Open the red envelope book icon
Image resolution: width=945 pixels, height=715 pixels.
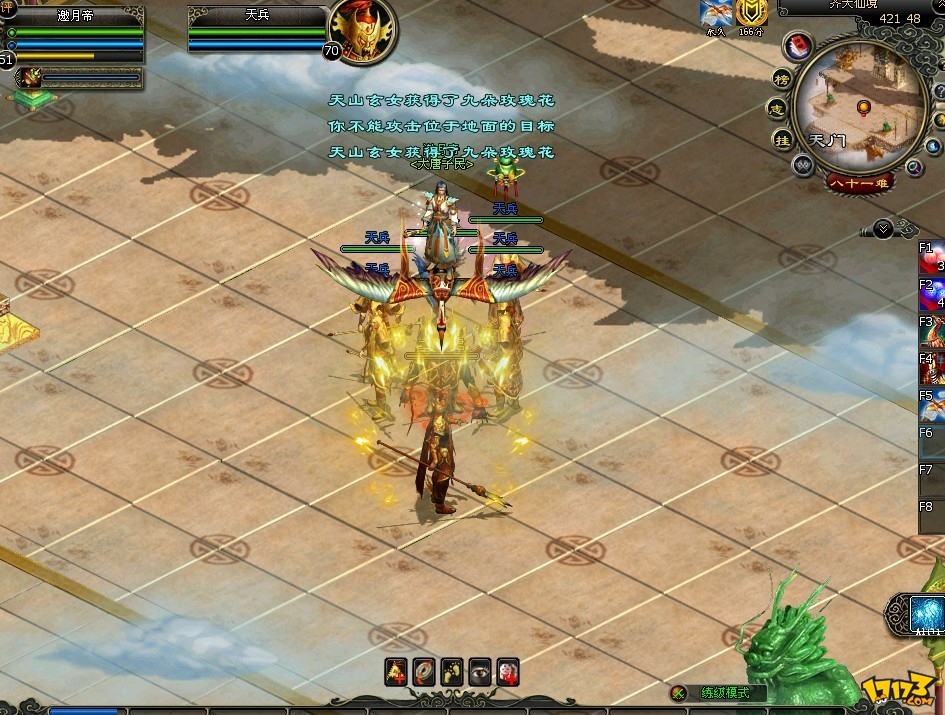coord(800,46)
